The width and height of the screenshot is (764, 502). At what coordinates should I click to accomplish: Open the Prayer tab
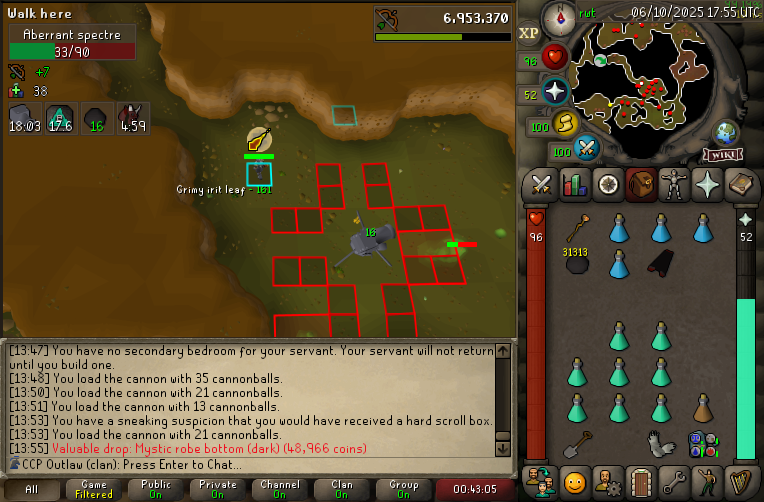[707, 185]
